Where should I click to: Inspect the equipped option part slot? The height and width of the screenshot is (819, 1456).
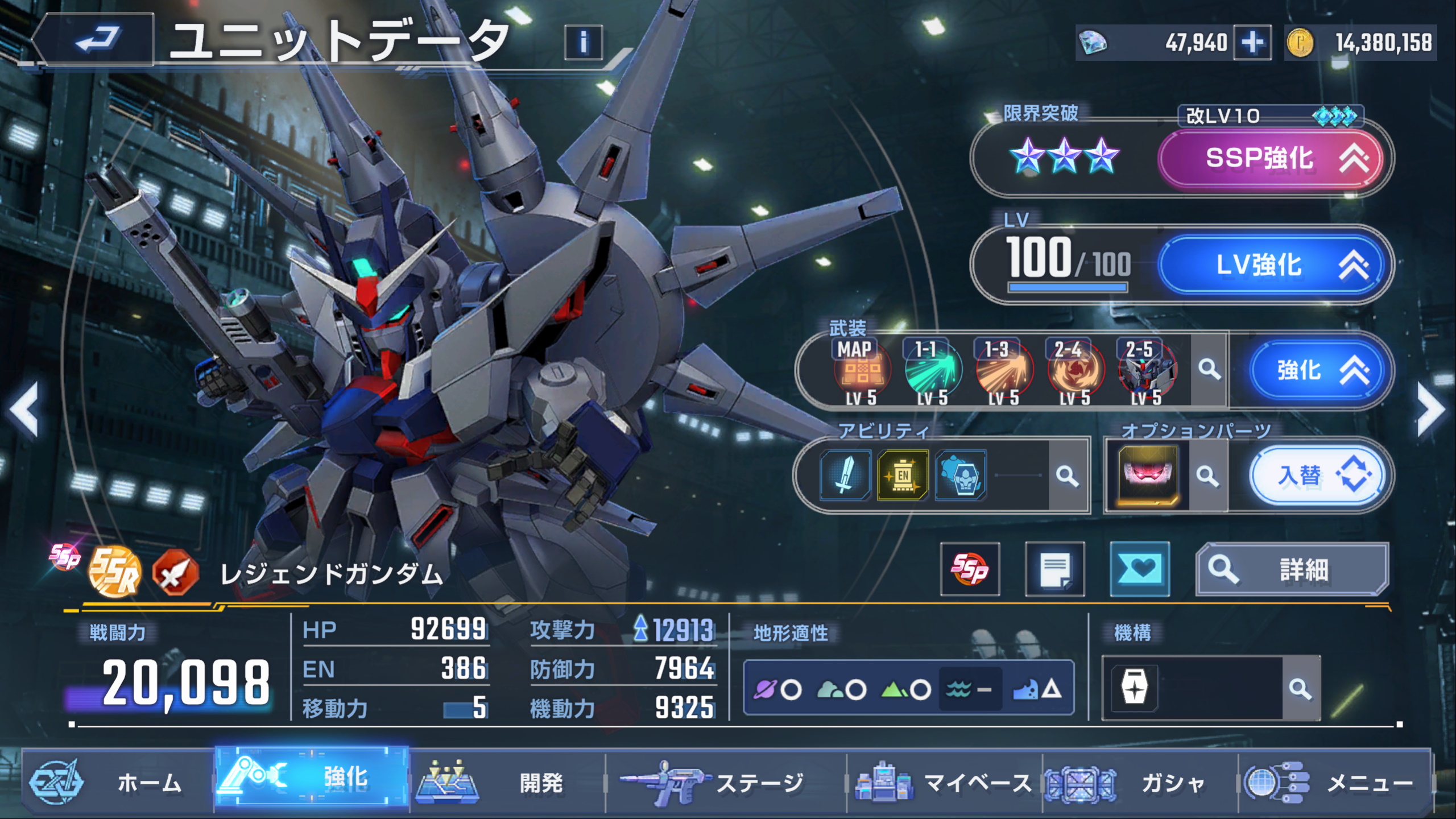coord(1148,475)
